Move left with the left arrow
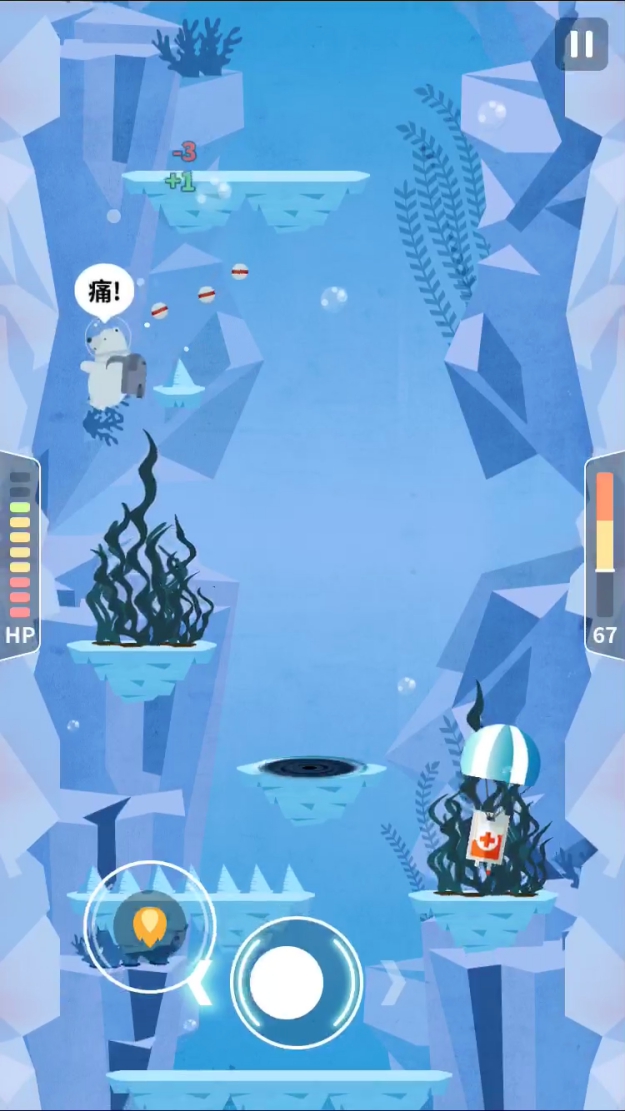The height and width of the screenshot is (1111, 625). point(201,983)
